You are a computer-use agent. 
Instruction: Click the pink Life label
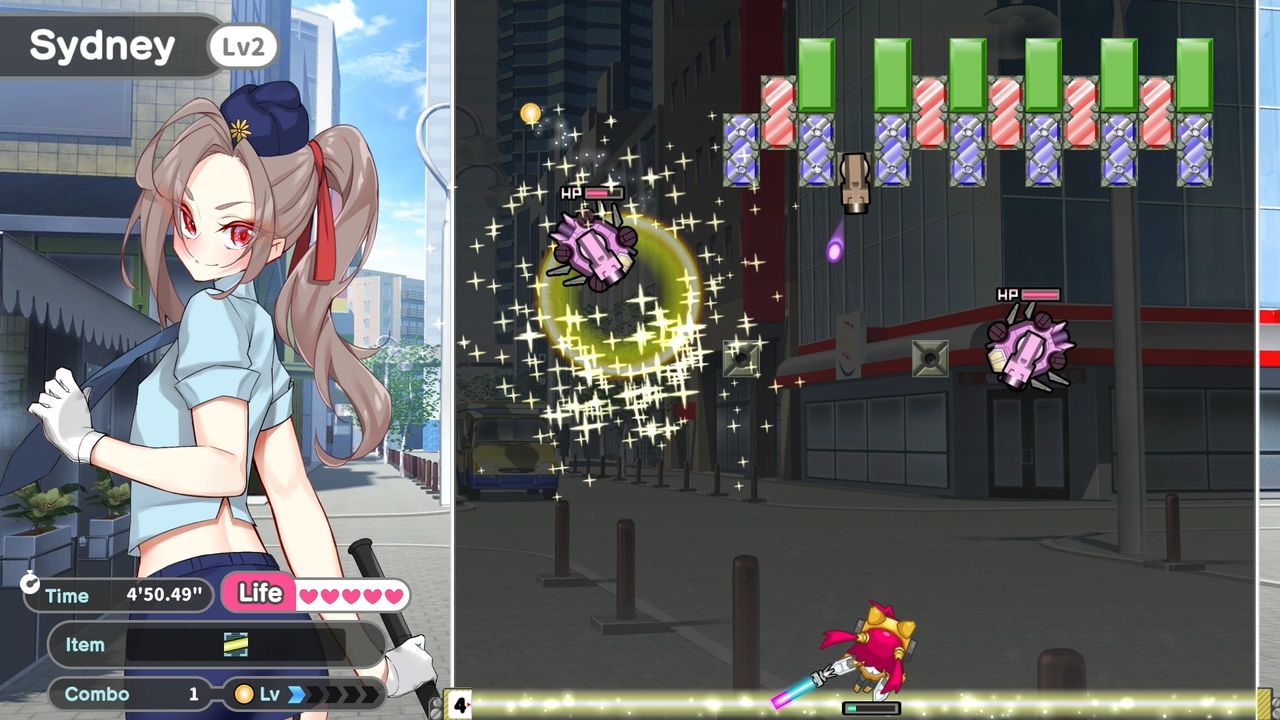click(x=260, y=593)
